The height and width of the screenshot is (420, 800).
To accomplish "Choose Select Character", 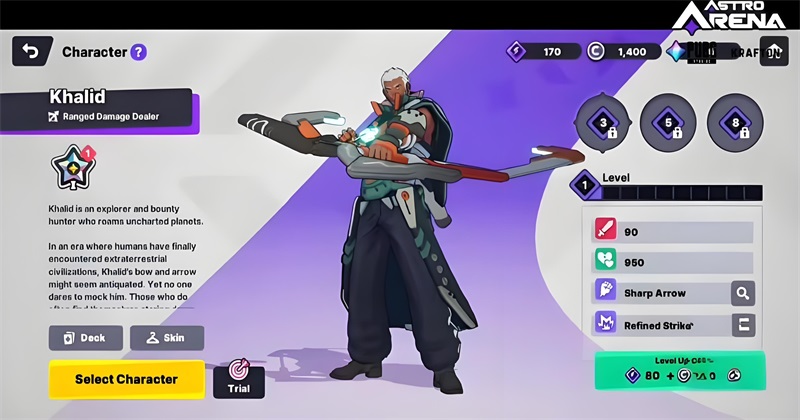I will (126, 379).
